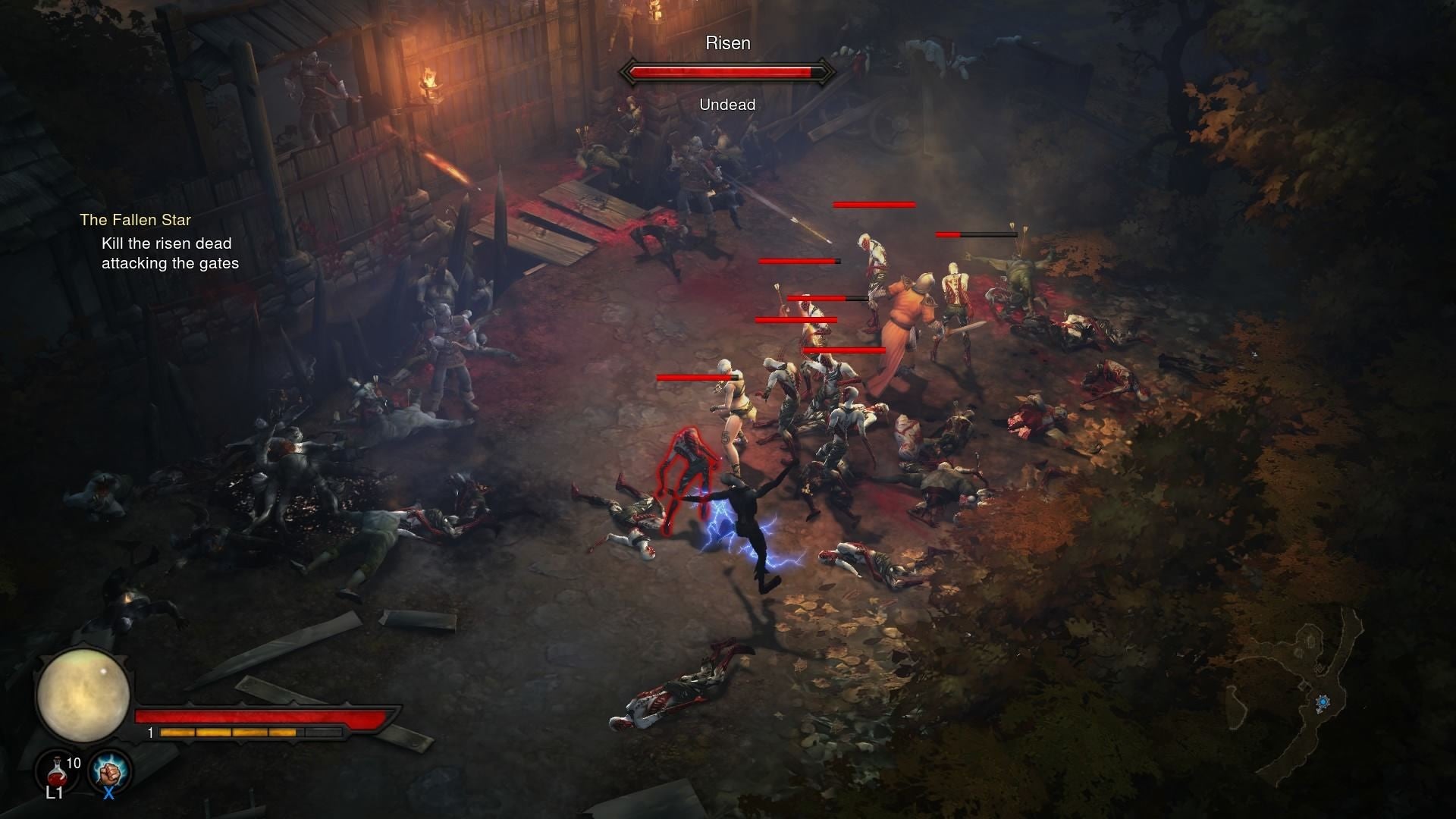Expand the quest title The Fallen Star
Screen dimensions: 1456x819
click(136, 220)
